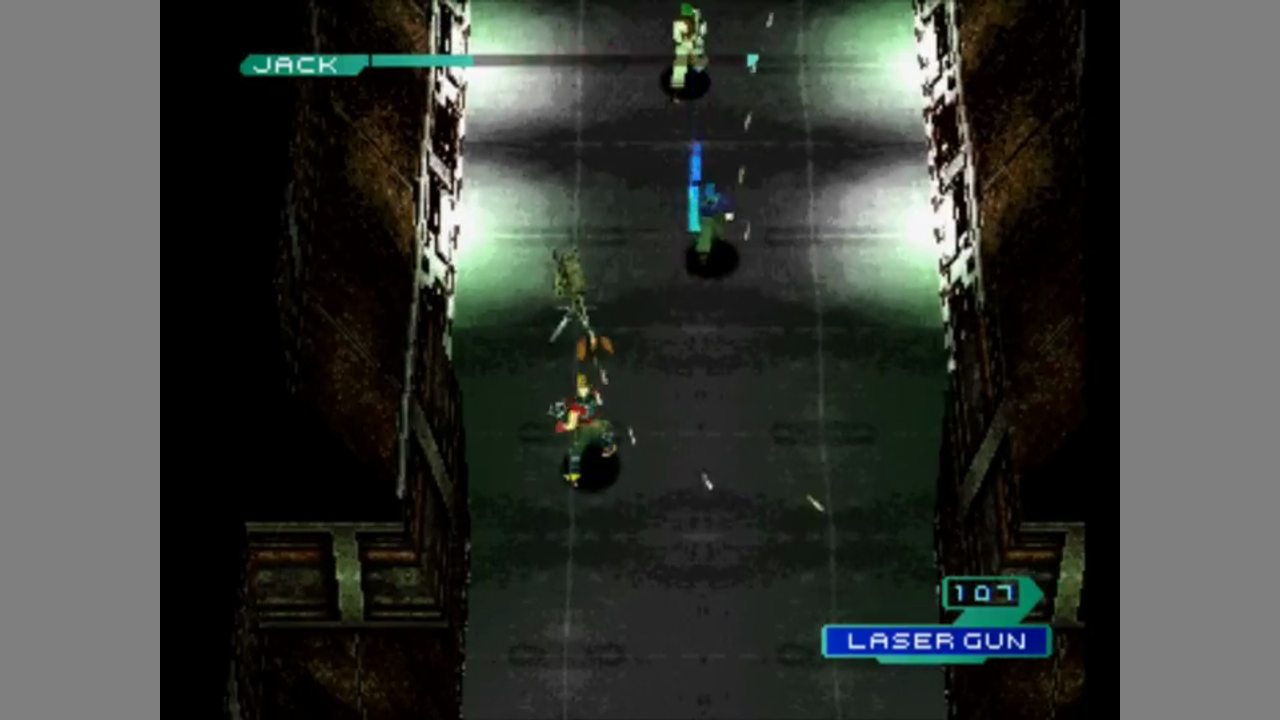This screenshot has width=1280, height=720.
Task: Select the Laser Gun weapon label
Action: pos(936,641)
